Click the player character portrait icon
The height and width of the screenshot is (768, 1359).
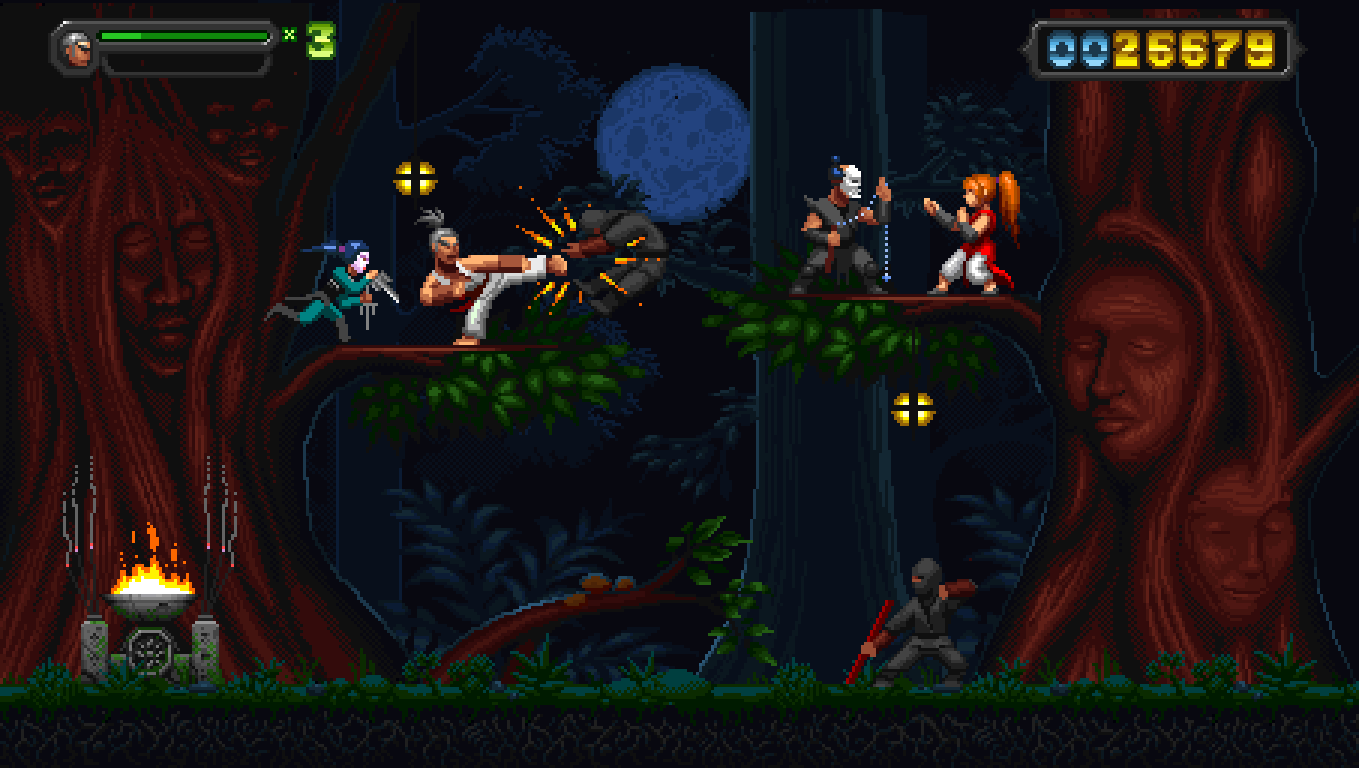pyautogui.click(x=77, y=48)
